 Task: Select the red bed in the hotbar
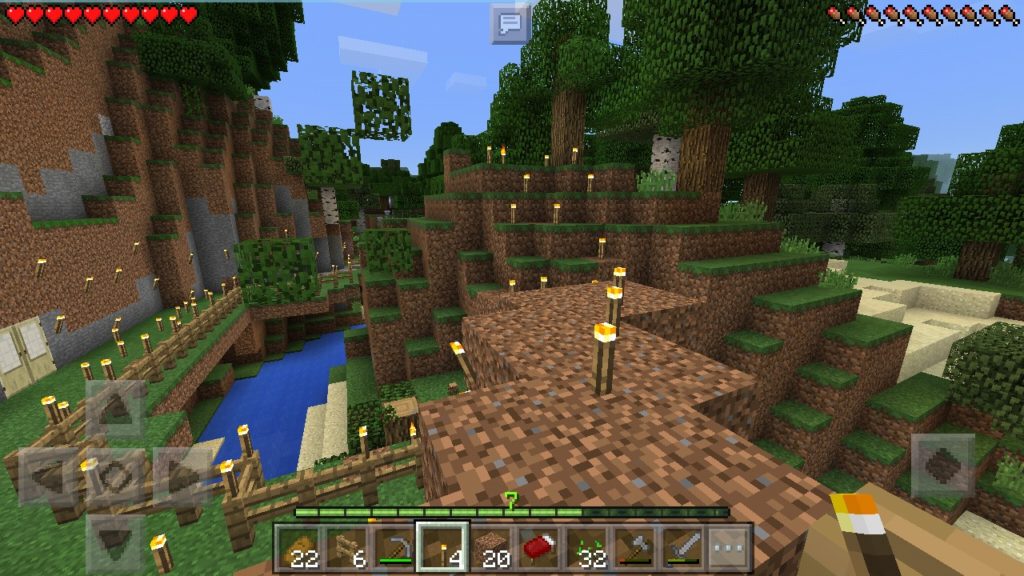pyautogui.click(x=538, y=547)
